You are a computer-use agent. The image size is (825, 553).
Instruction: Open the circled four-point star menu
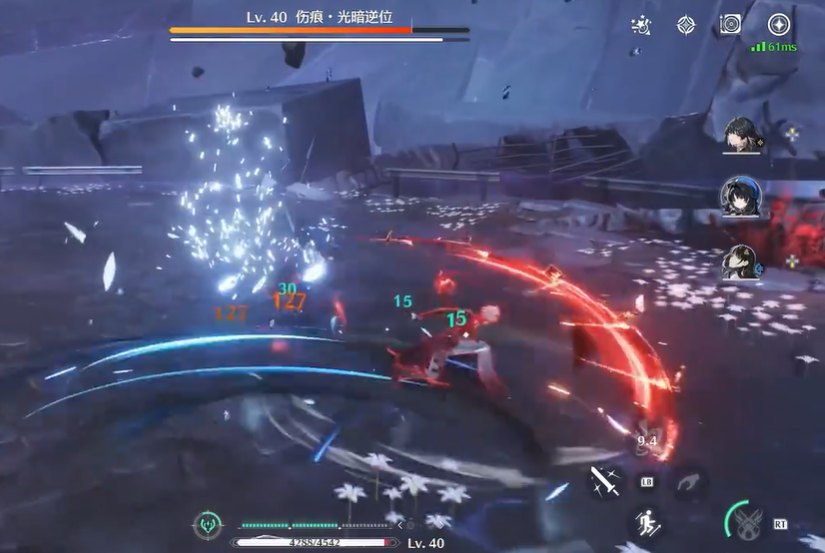(x=779, y=25)
